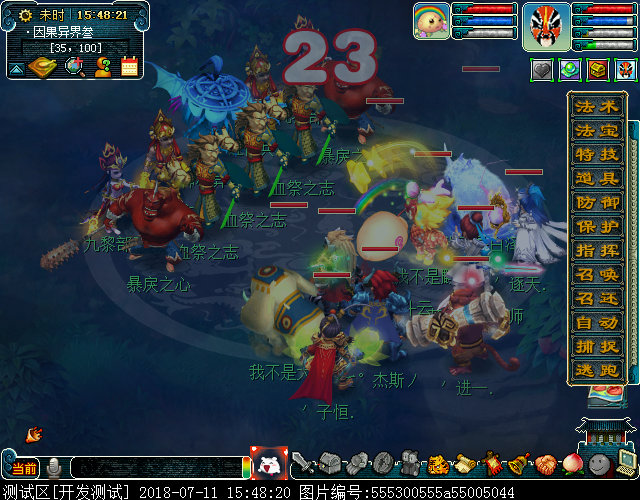Click the 当前 chat channel button

pos(24,468)
